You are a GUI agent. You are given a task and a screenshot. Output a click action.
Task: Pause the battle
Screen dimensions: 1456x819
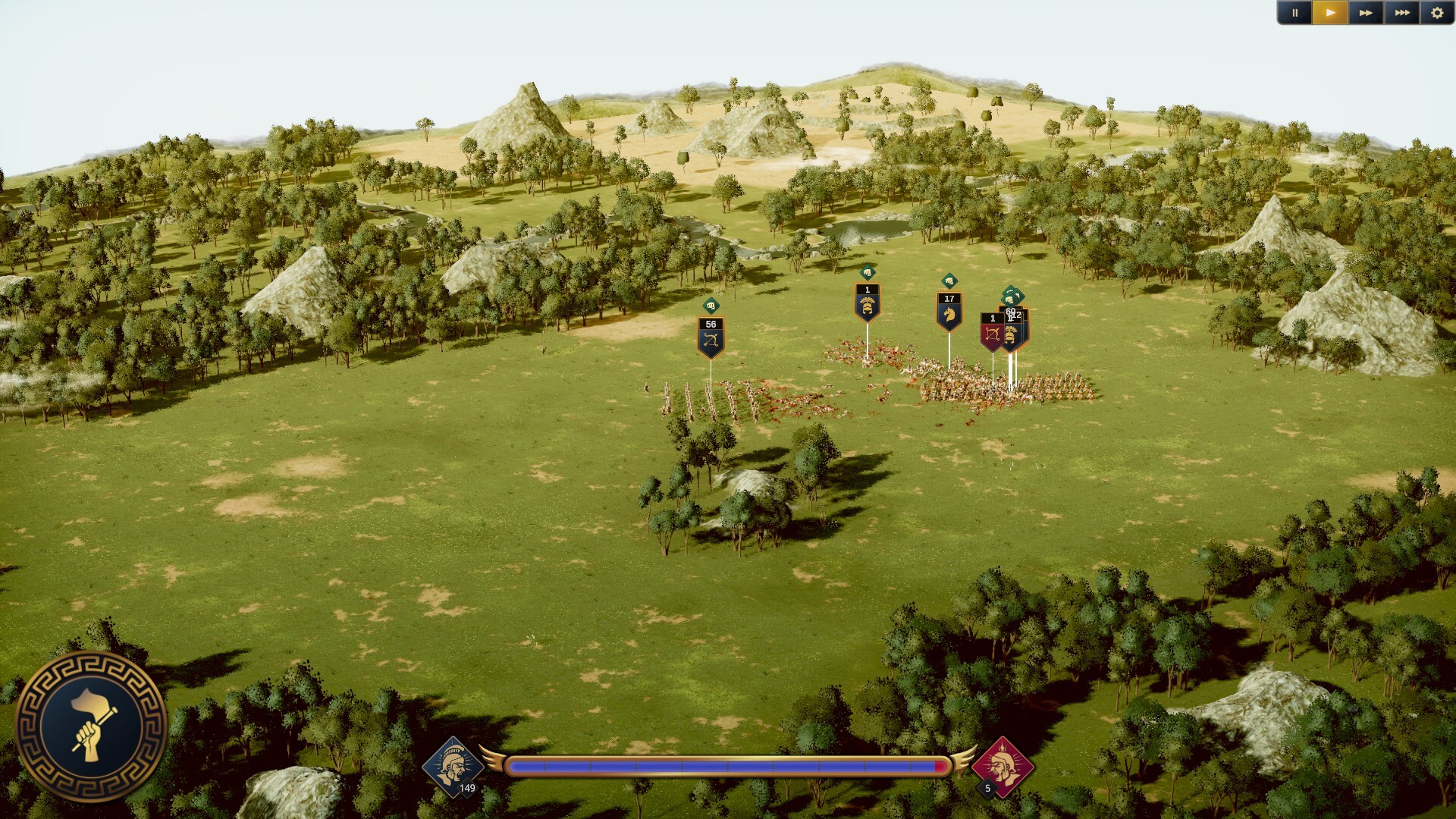1294,13
